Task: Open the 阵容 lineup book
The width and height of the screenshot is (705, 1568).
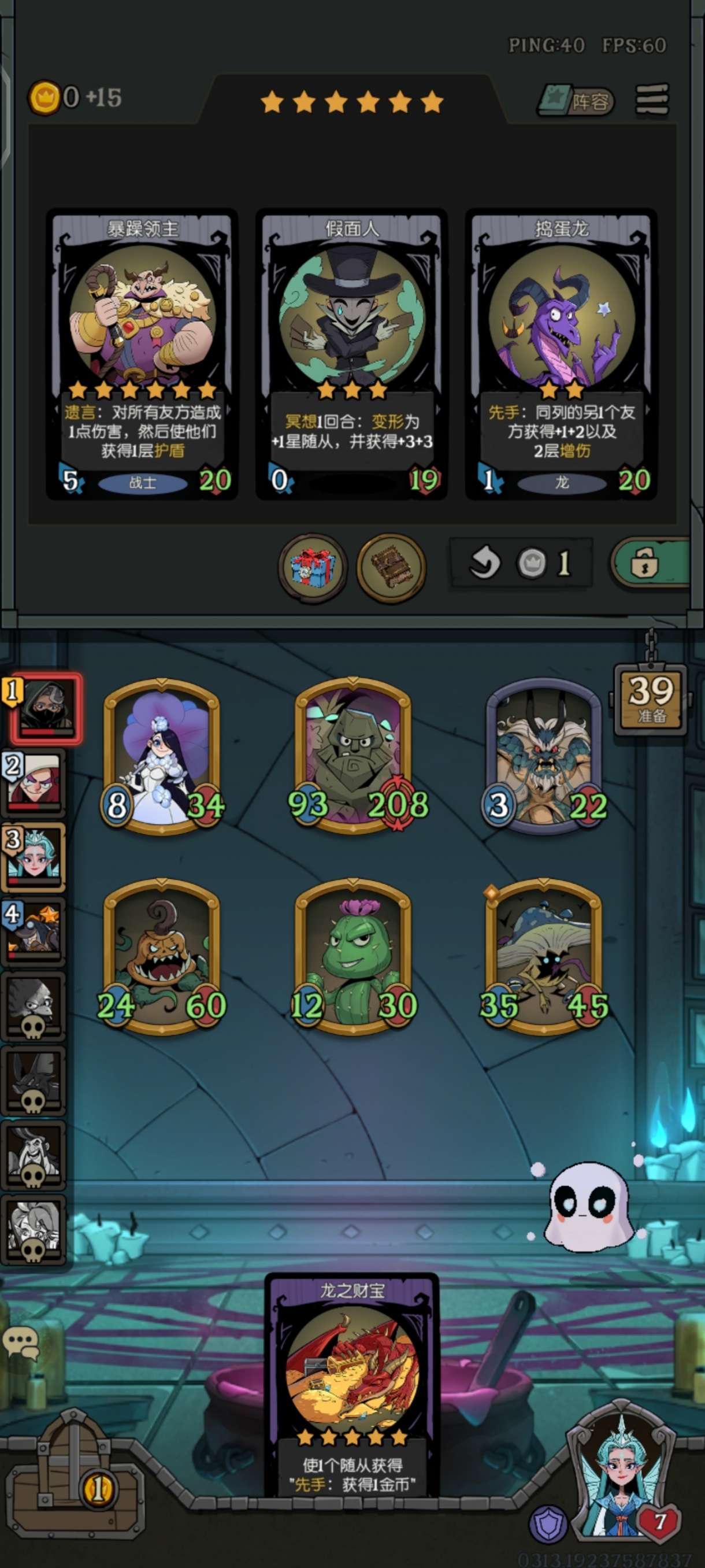Action: tap(577, 101)
